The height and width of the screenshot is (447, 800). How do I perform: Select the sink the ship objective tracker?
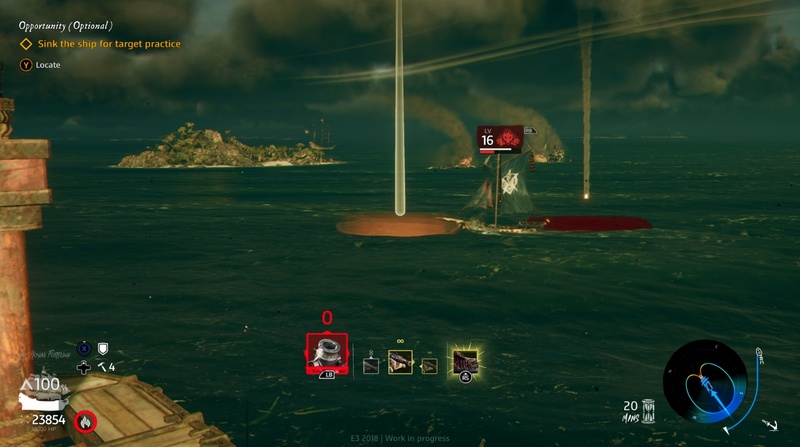pos(98,44)
